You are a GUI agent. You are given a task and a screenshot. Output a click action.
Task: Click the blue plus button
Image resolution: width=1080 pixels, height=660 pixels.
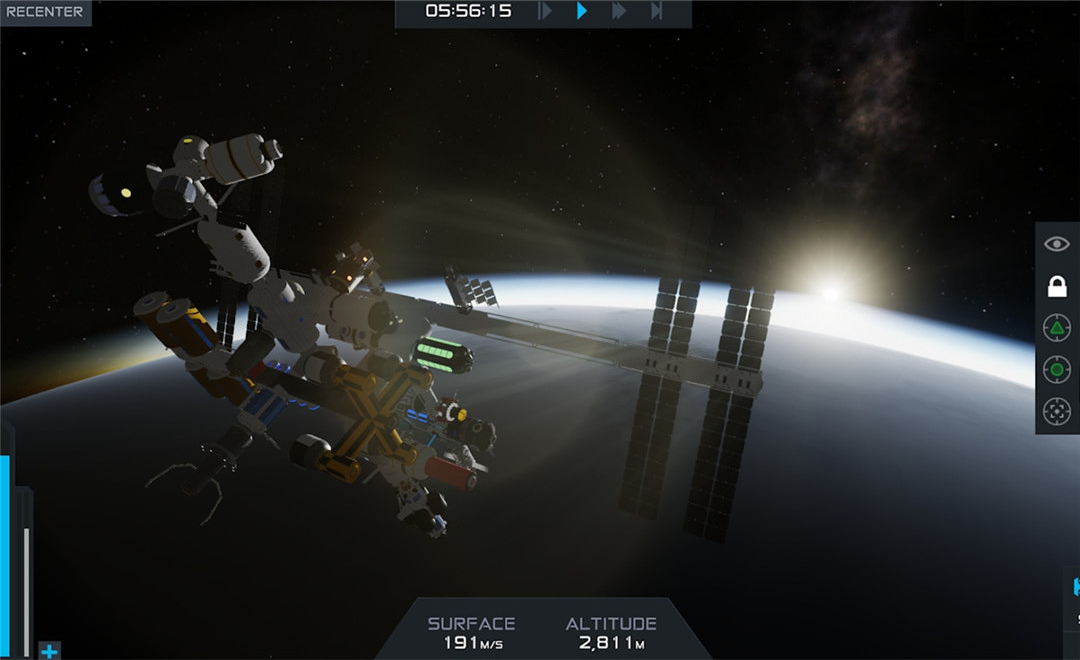click(49, 651)
